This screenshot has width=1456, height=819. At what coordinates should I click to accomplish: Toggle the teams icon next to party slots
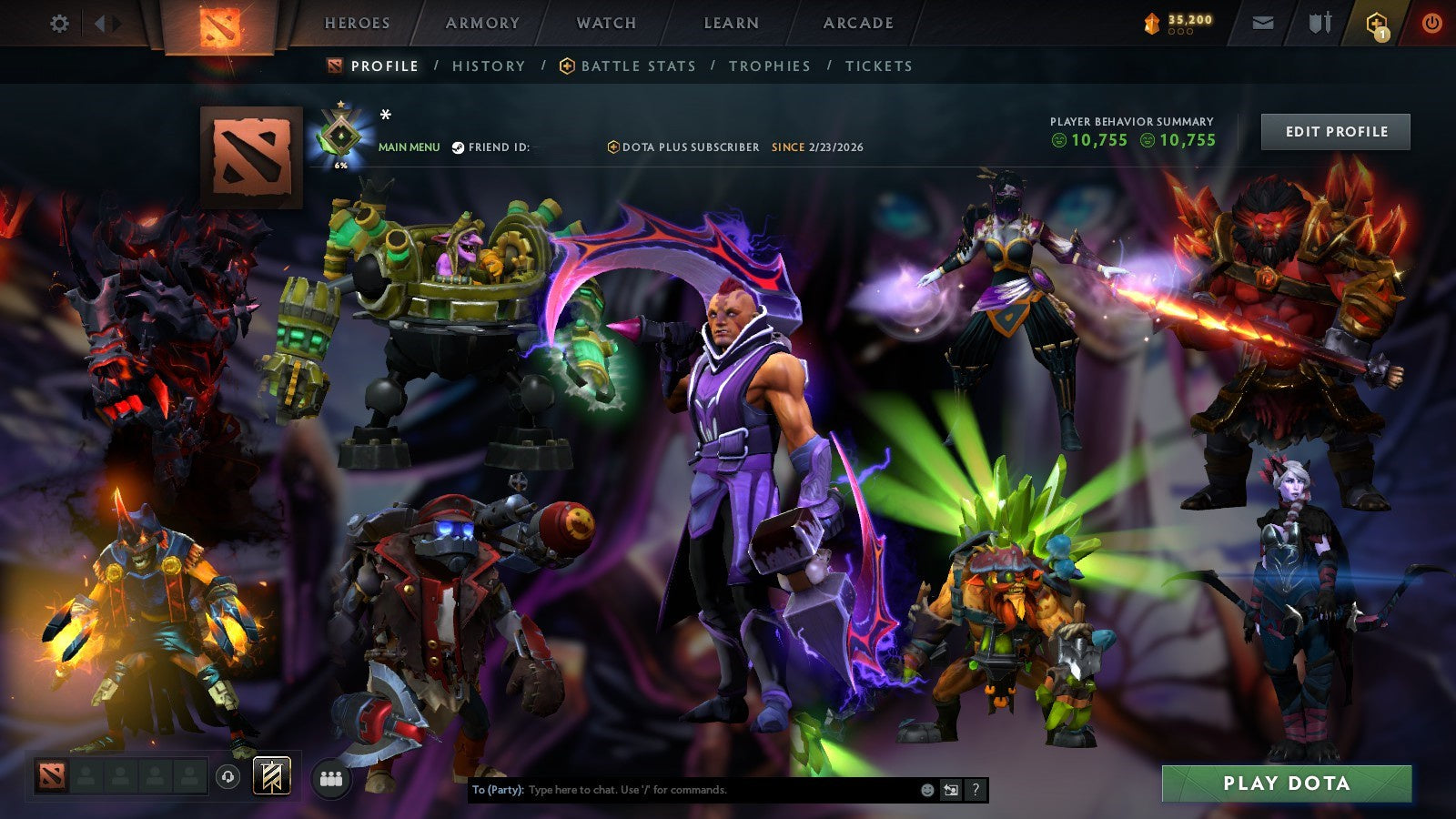tap(332, 777)
